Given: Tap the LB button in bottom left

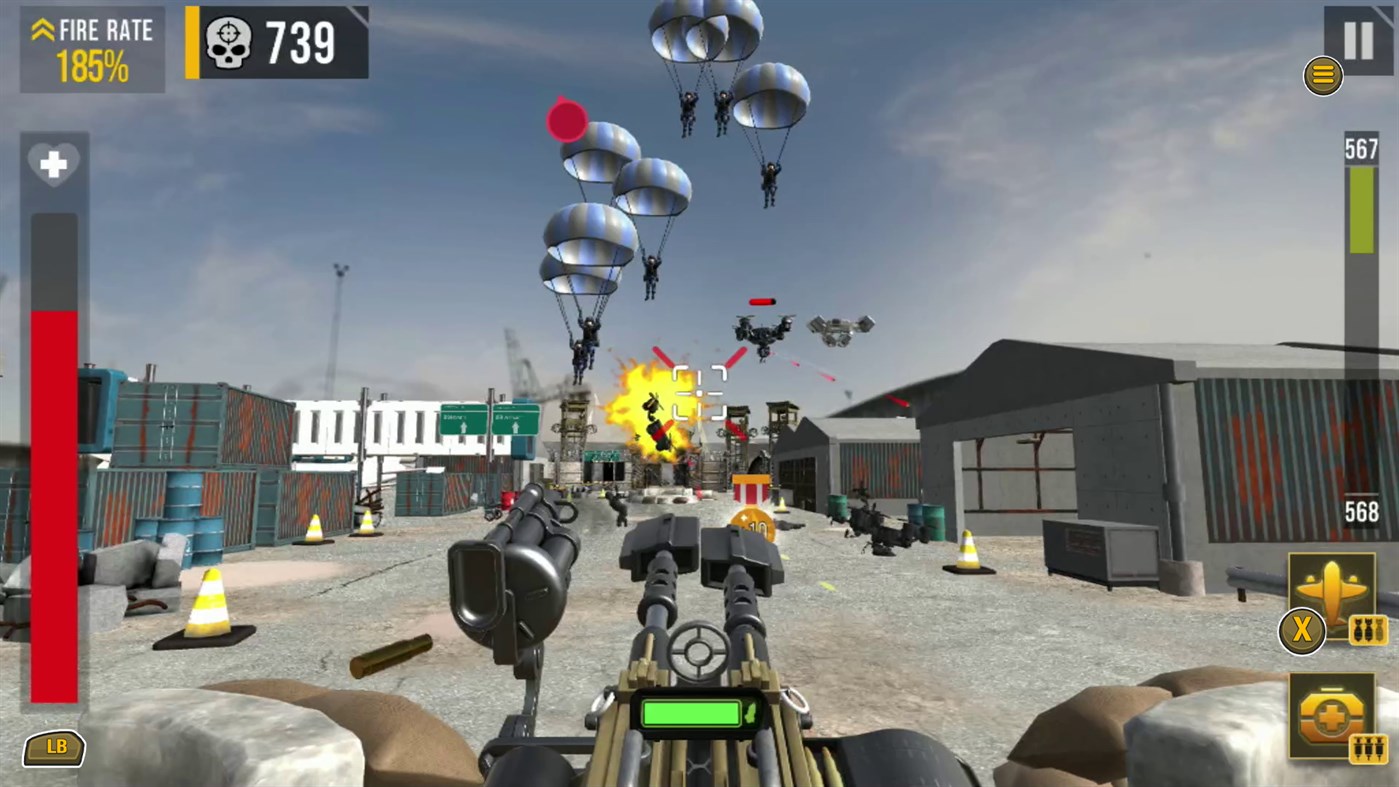Looking at the screenshot, I should coord(54,747).
